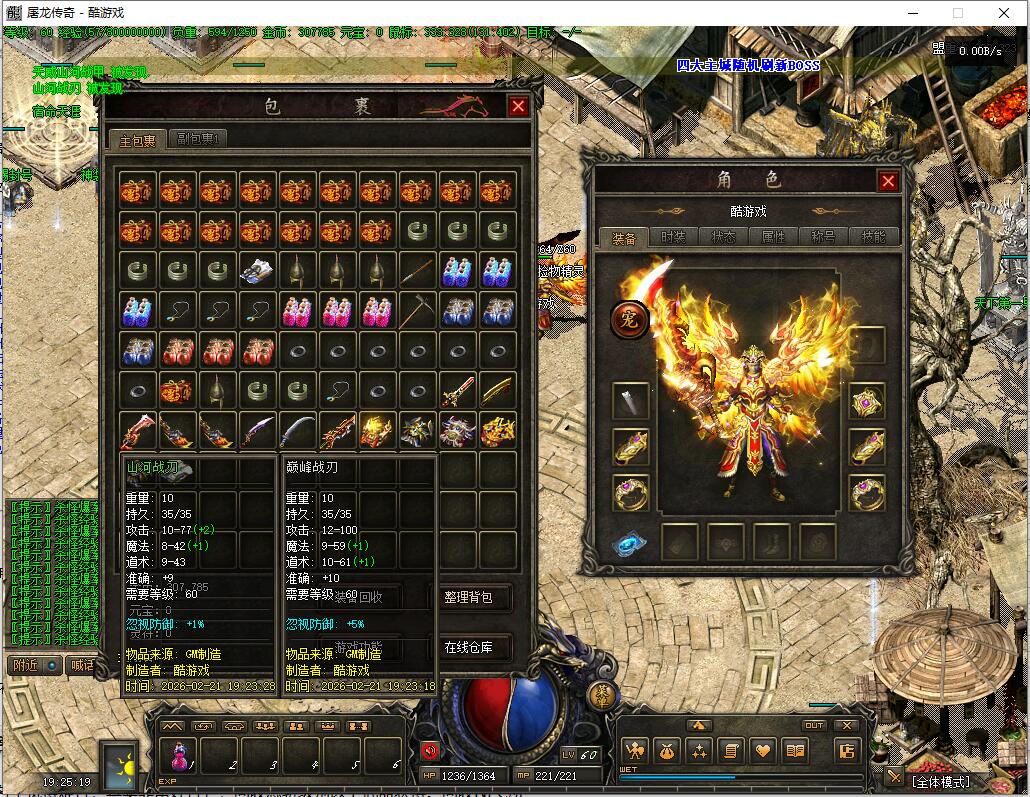Viewport: 1030px width, 797px height.
Task: Switch to the 状态 status tab
Action: click(x=724, y=237)
